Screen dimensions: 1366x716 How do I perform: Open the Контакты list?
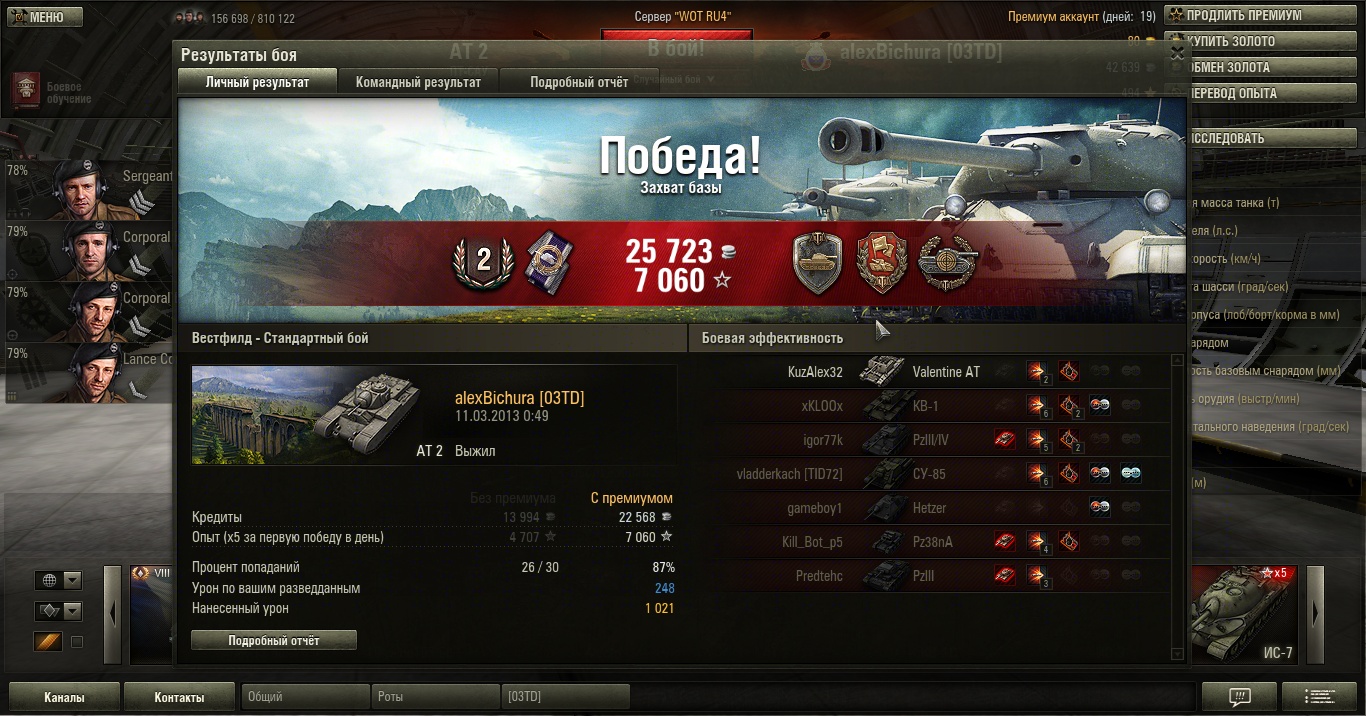click(x=179, y=697)
